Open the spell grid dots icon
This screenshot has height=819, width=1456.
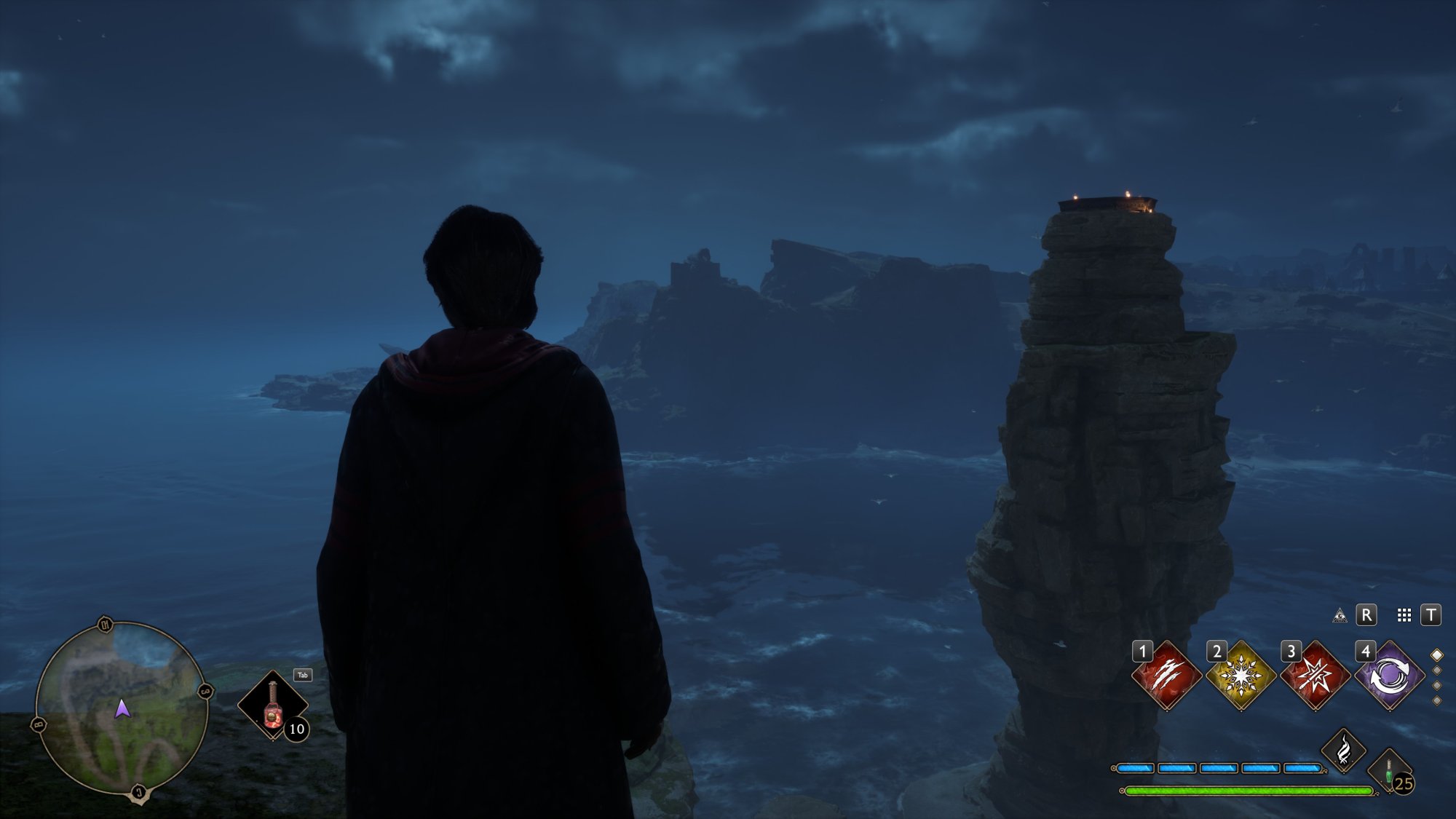click(1404, 616)
